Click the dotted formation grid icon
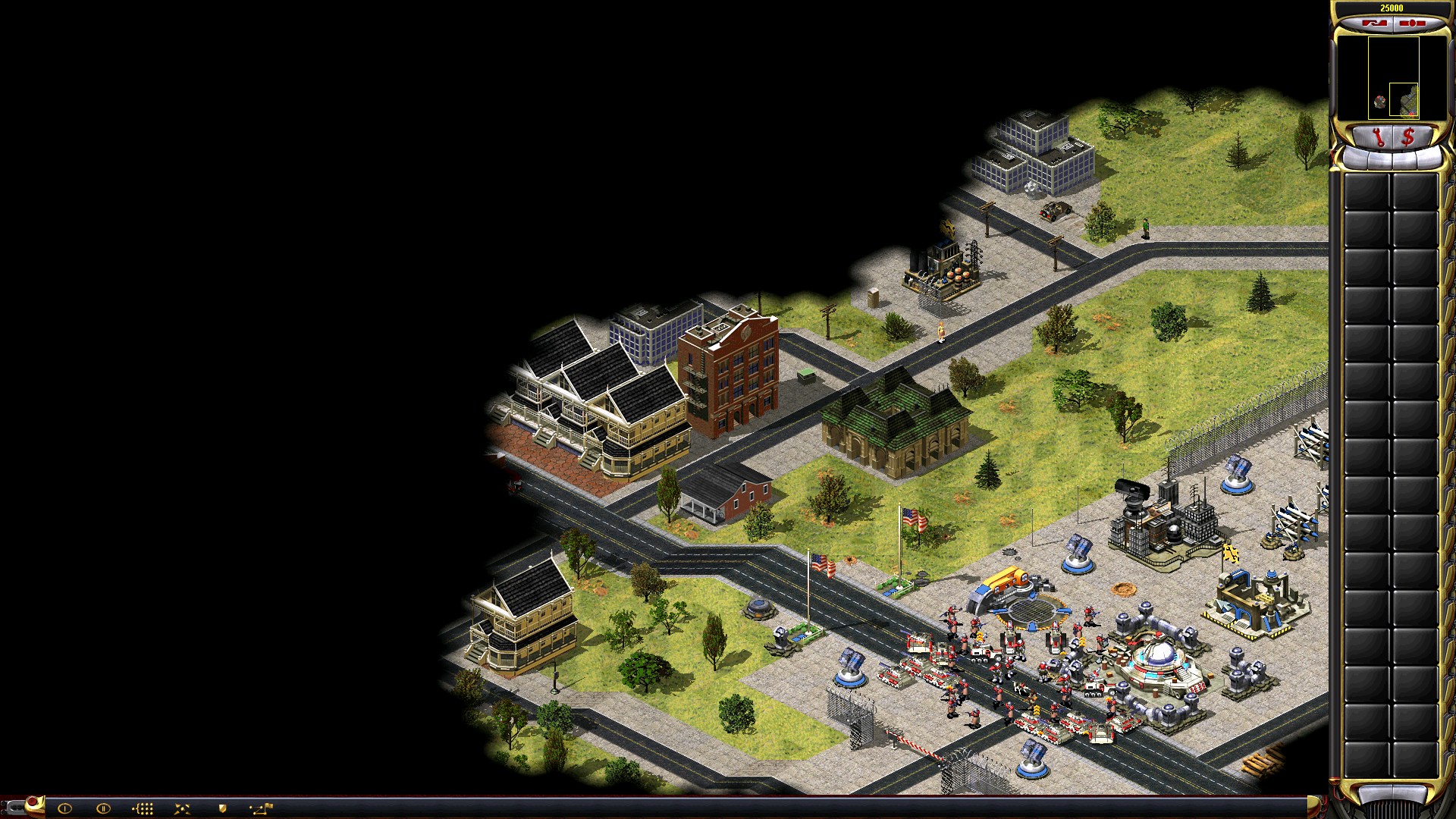The height and width of the screenshot is (819, 1456). coord(143,809)
